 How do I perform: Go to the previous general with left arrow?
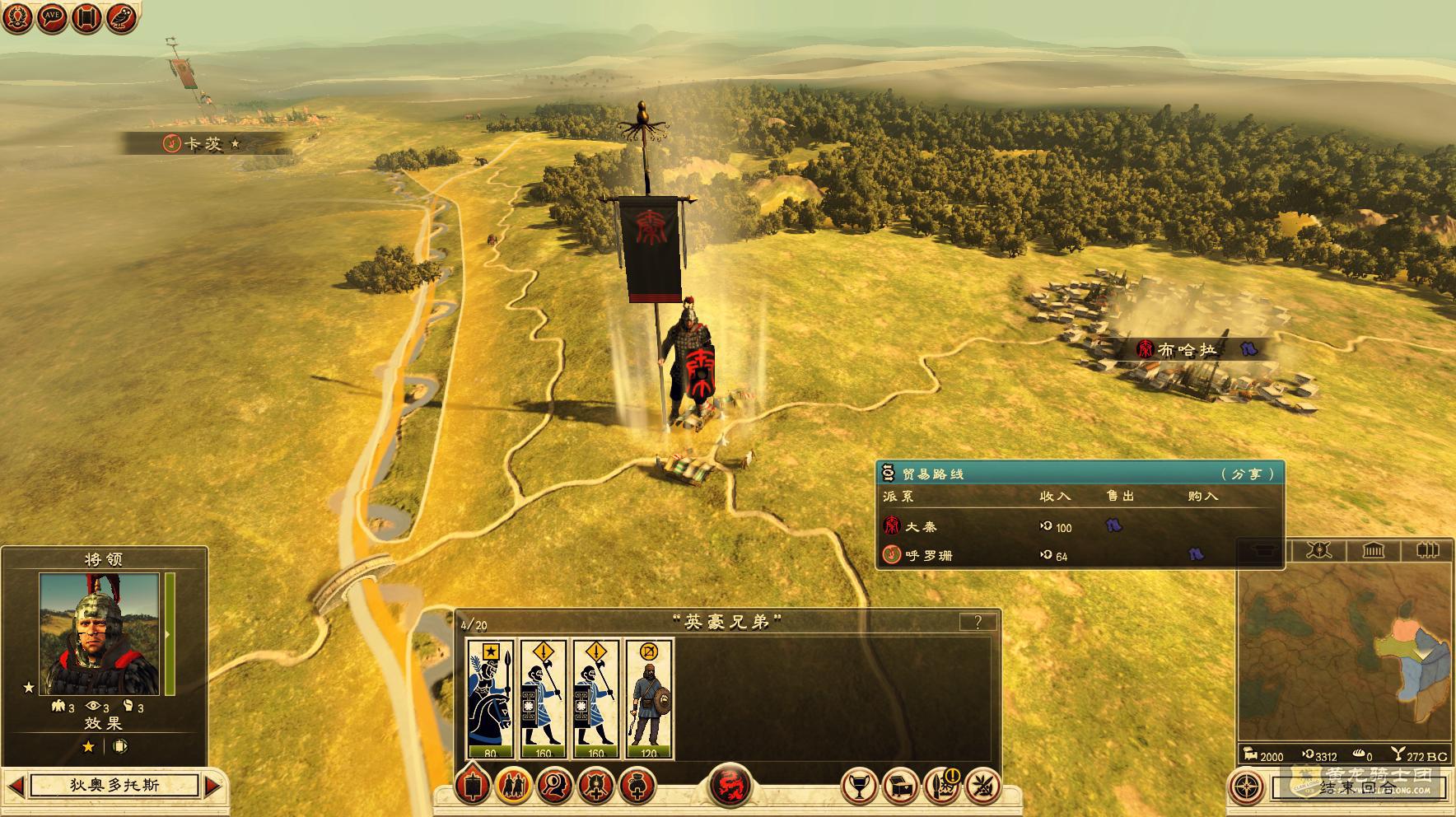(16, 785)
